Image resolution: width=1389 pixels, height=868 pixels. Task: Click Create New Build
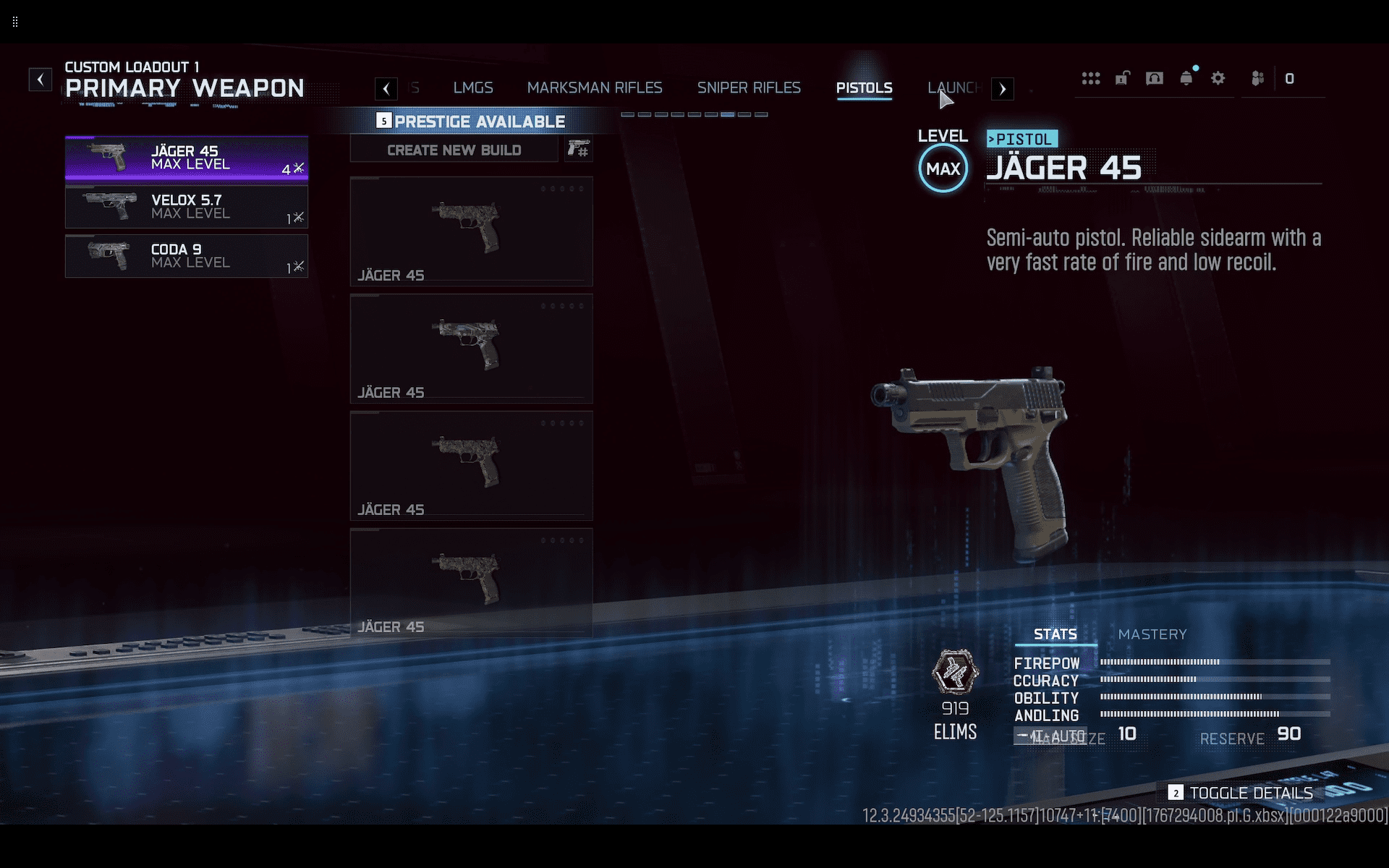tap(454, 150)
